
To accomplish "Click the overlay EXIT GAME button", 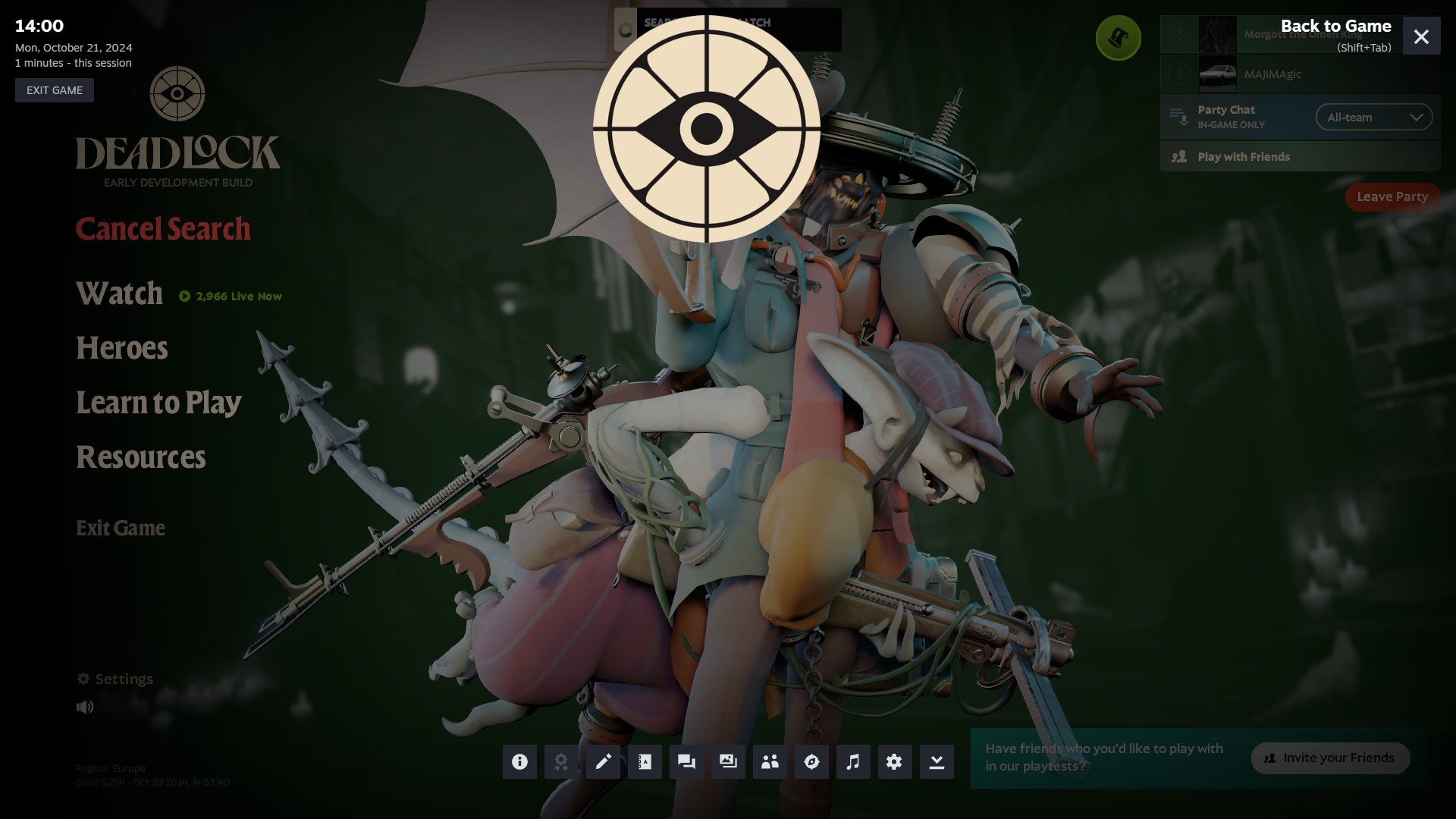I will coord(55,90).
